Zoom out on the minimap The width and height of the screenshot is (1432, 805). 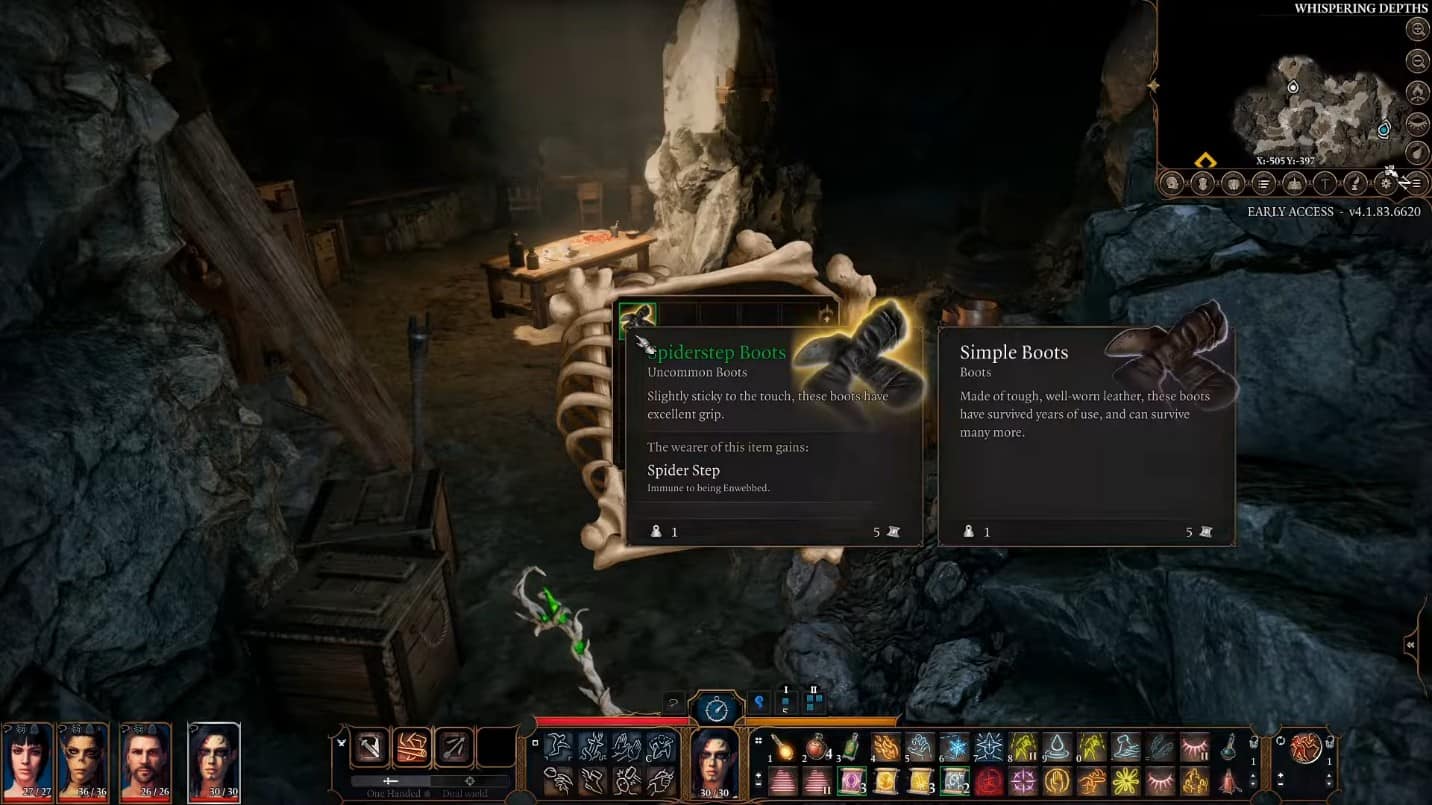1416,62
